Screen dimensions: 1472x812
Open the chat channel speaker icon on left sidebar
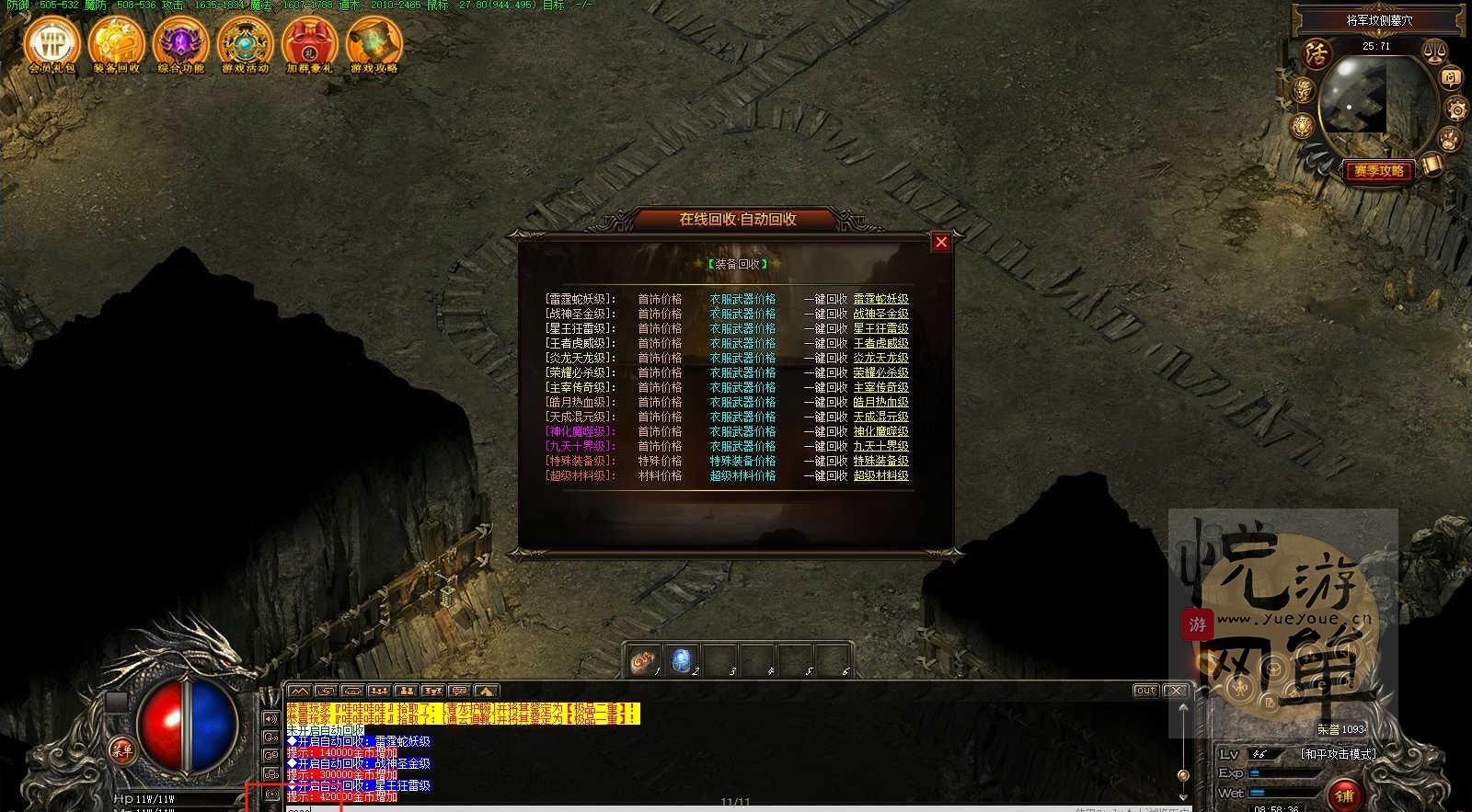coord(271,720)
